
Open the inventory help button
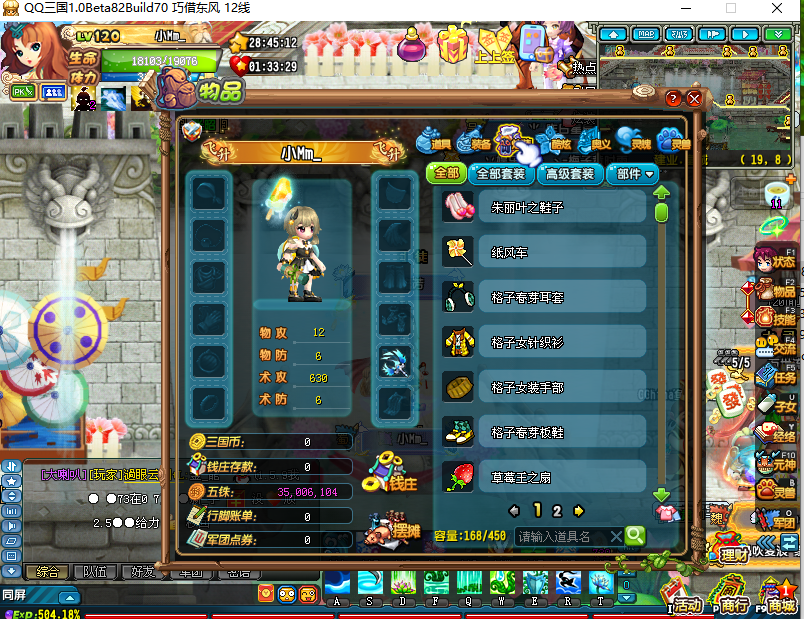point(673,99)
